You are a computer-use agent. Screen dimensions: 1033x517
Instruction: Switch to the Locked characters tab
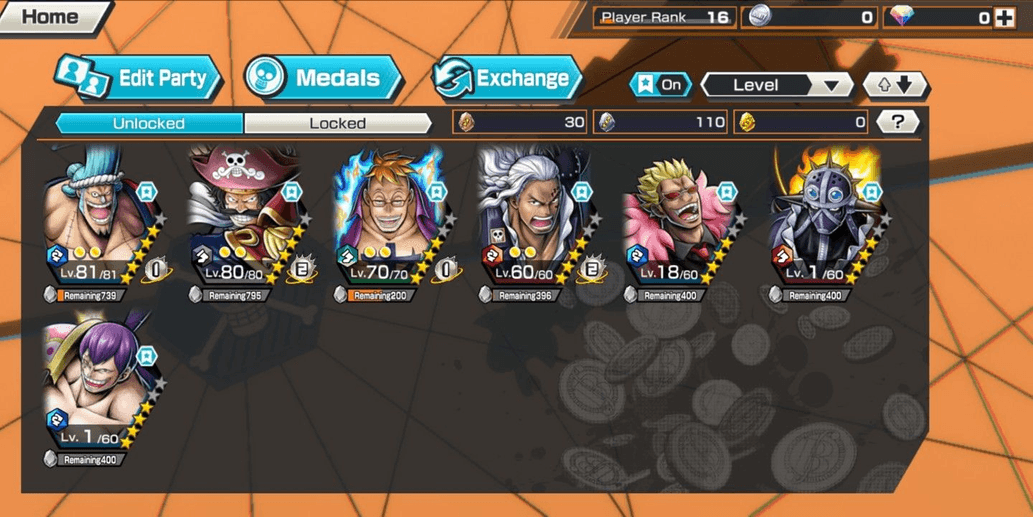coord(337,123)
